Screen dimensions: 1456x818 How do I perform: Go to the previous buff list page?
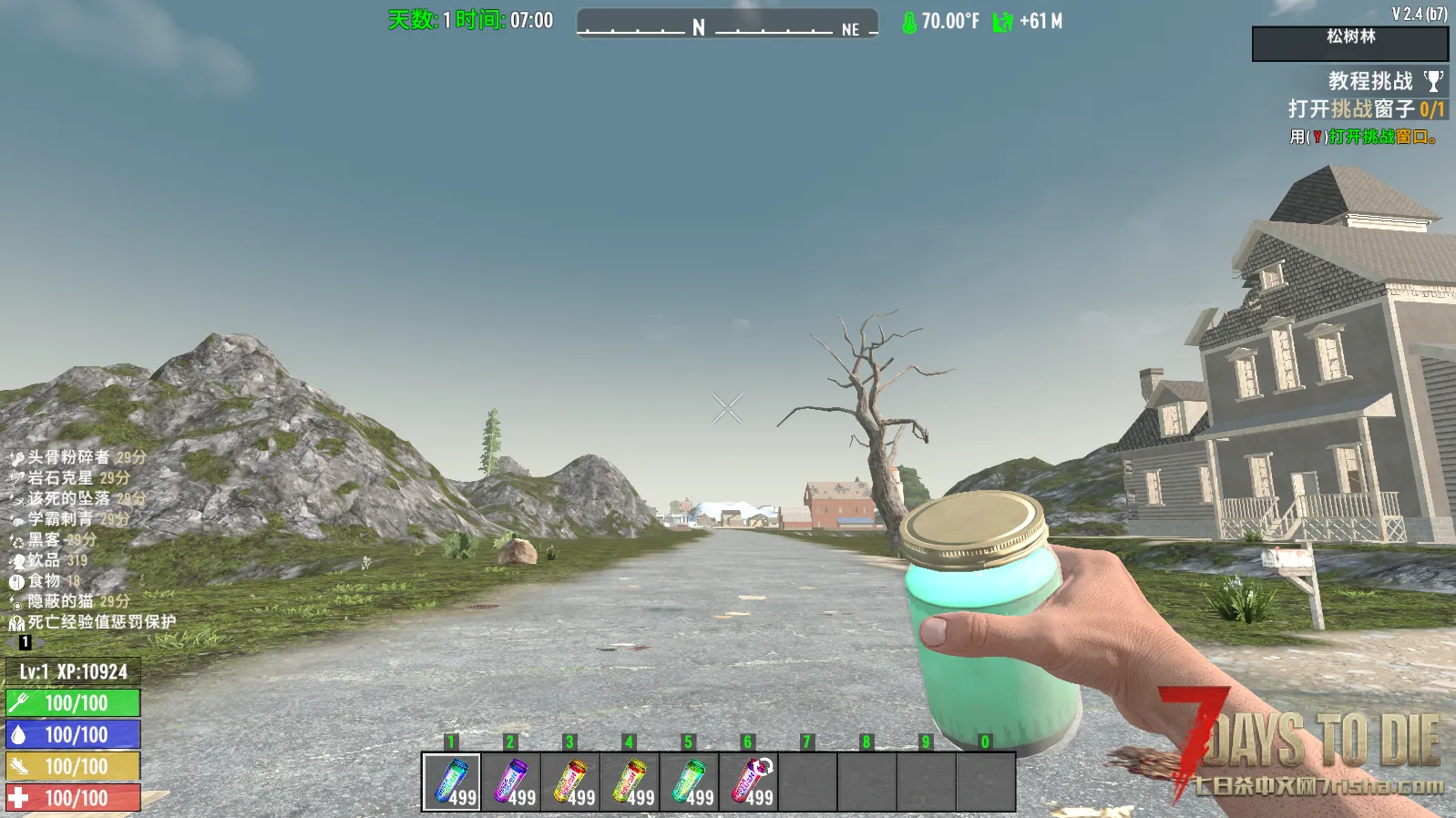point(11,642)
